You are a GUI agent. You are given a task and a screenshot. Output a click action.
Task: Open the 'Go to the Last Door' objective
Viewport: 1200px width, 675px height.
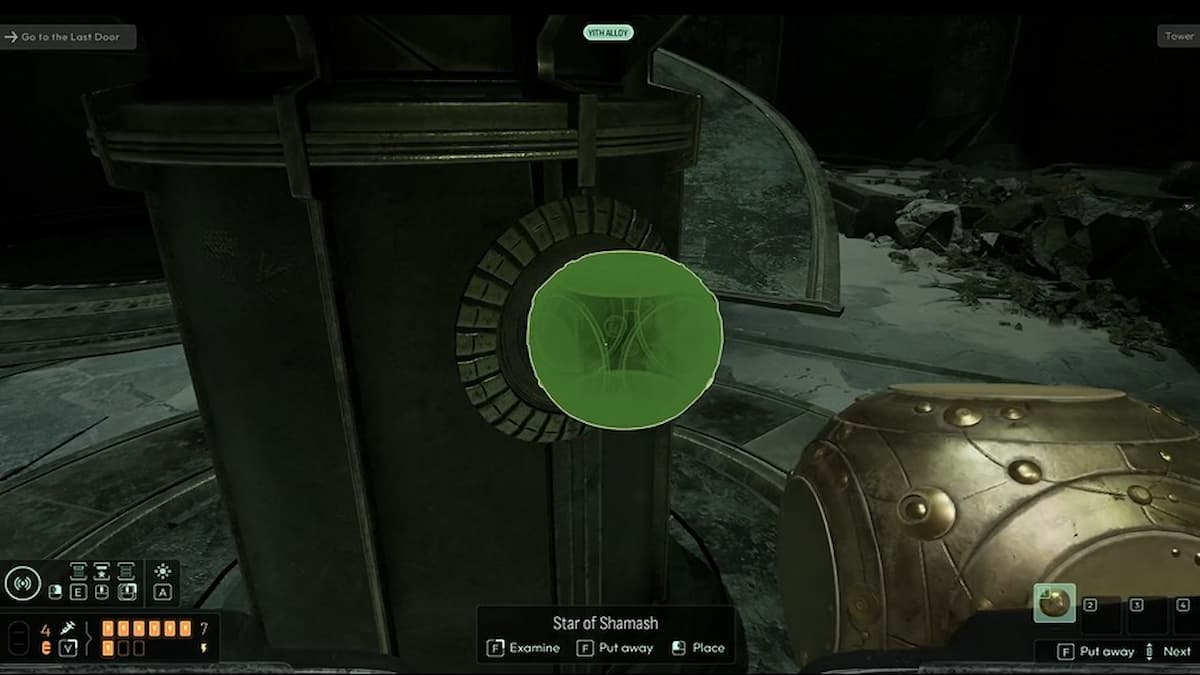point(68,37)
